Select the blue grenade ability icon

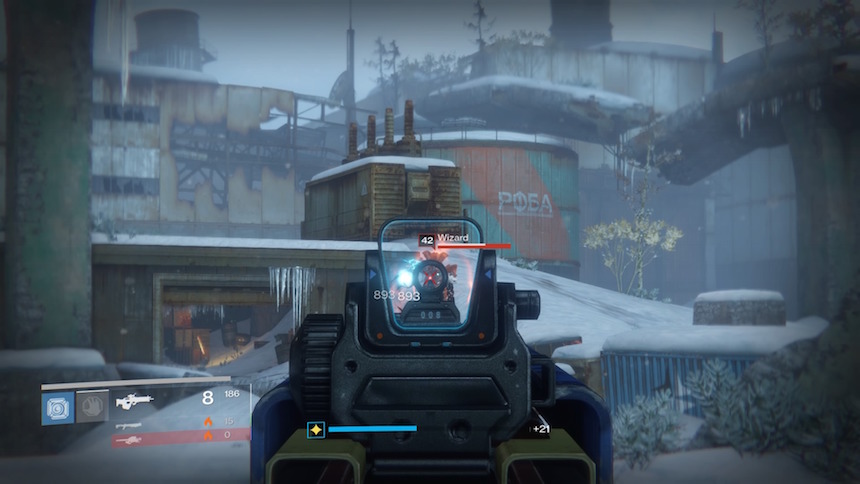tap(57, 408)
